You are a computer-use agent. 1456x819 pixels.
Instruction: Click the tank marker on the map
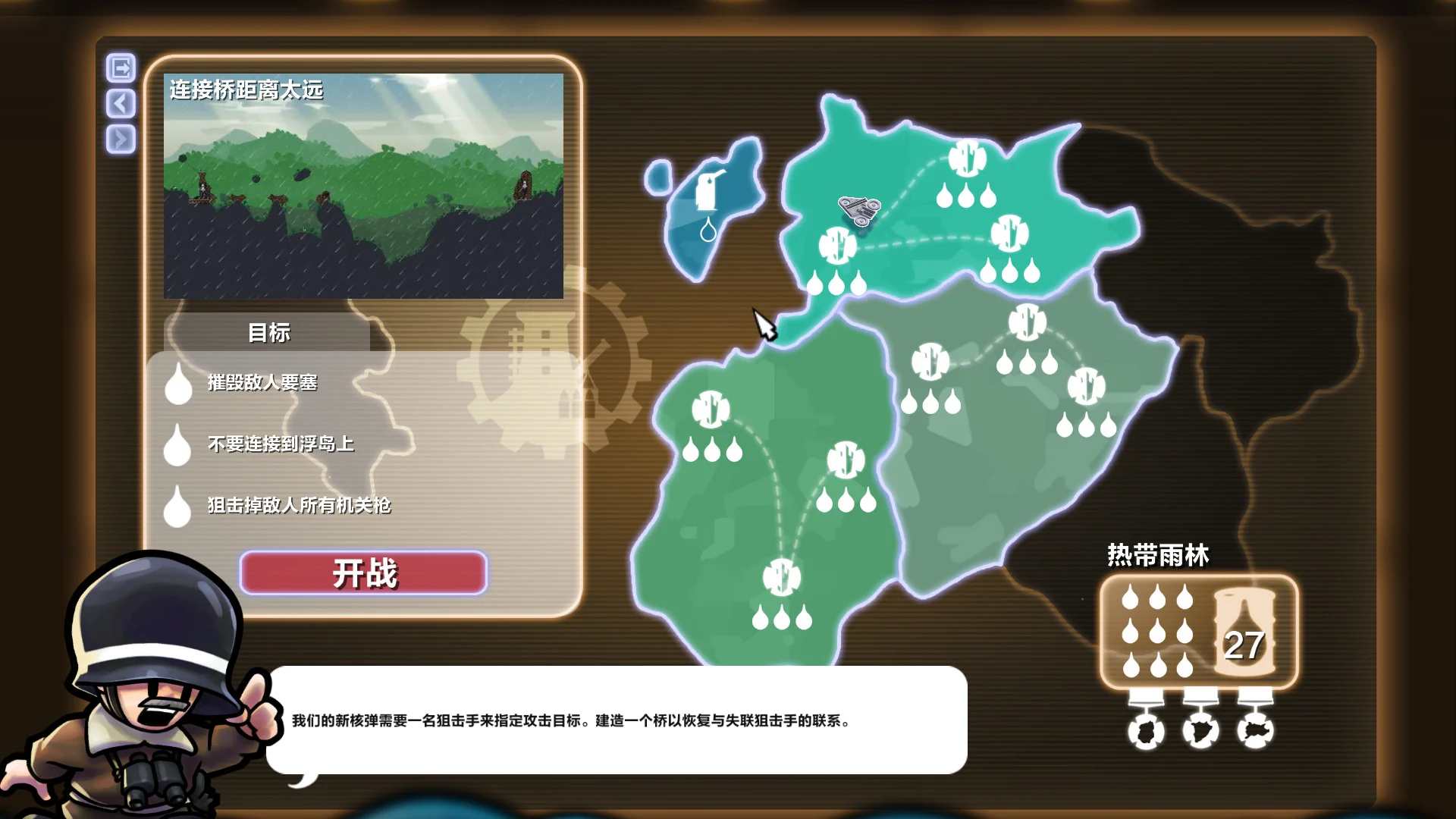click(859, 209)
